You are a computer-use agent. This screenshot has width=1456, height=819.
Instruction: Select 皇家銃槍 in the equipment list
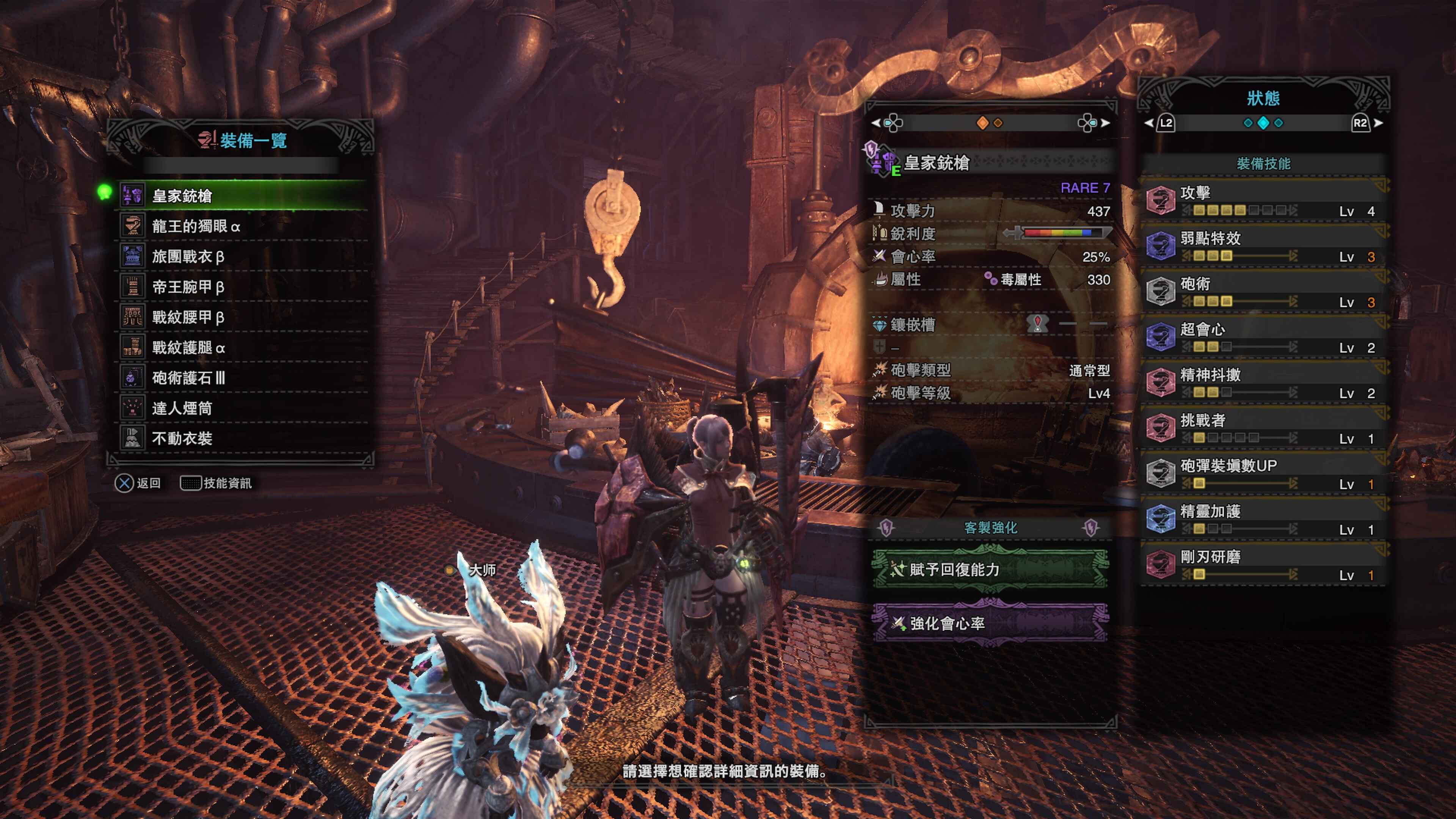coord(243,196)
